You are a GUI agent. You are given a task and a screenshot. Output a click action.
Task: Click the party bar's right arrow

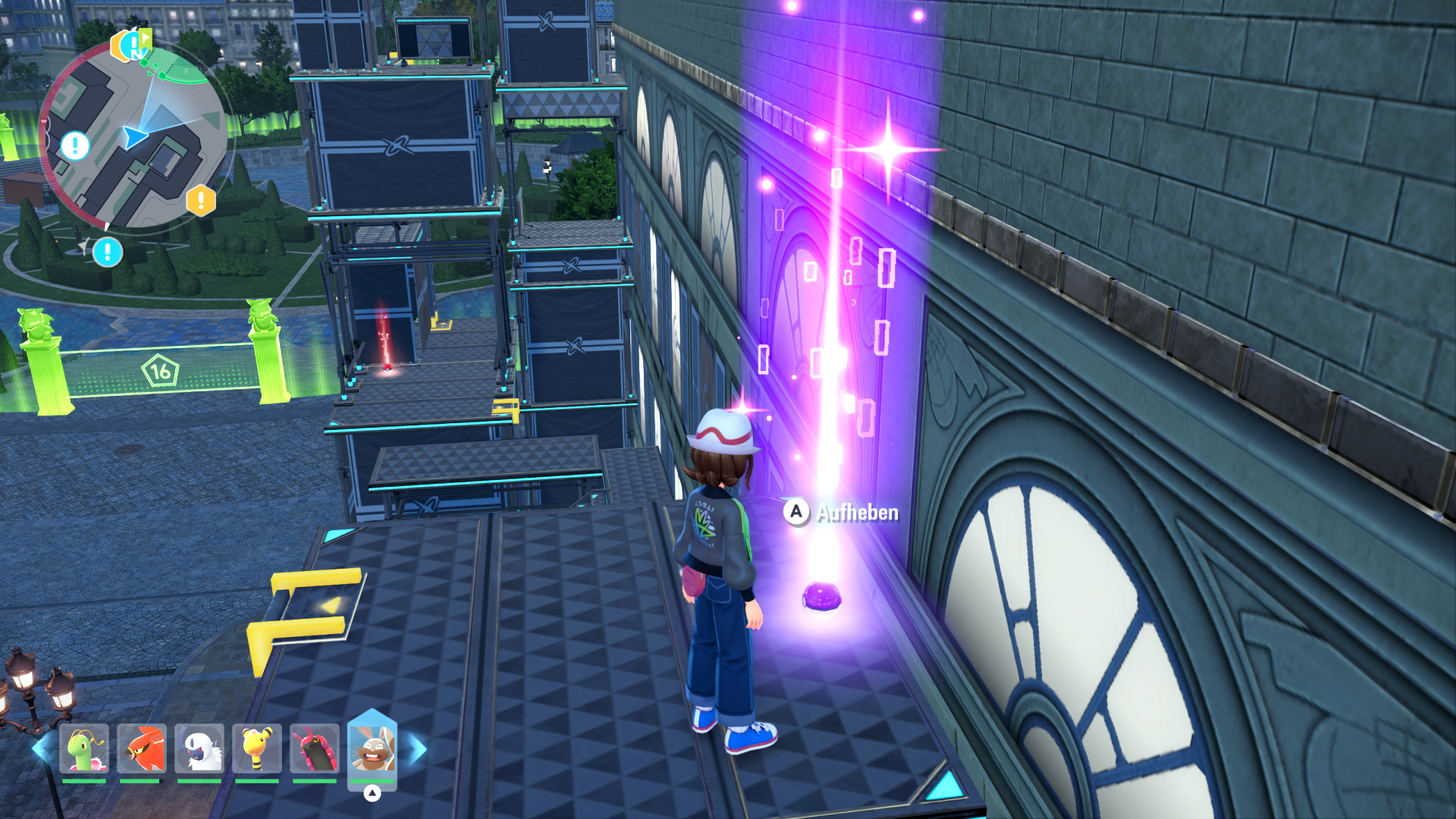point(417,748)
